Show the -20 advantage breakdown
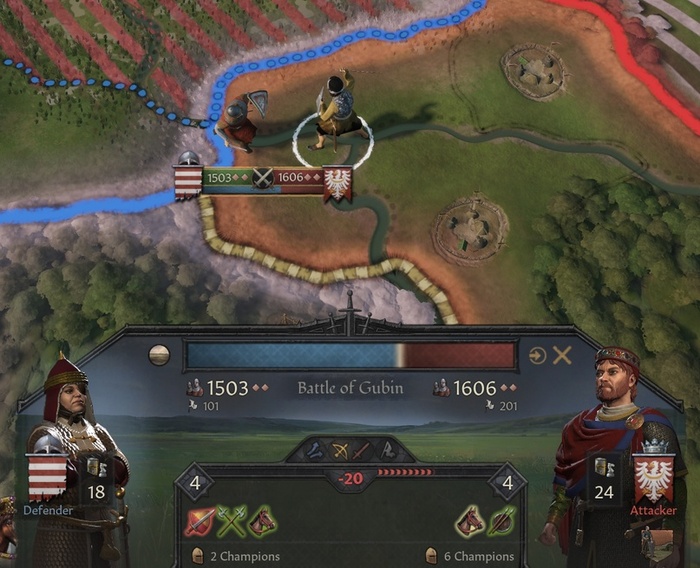The width and height of the screenshot is (700, 568). click(x=350, y=479)
